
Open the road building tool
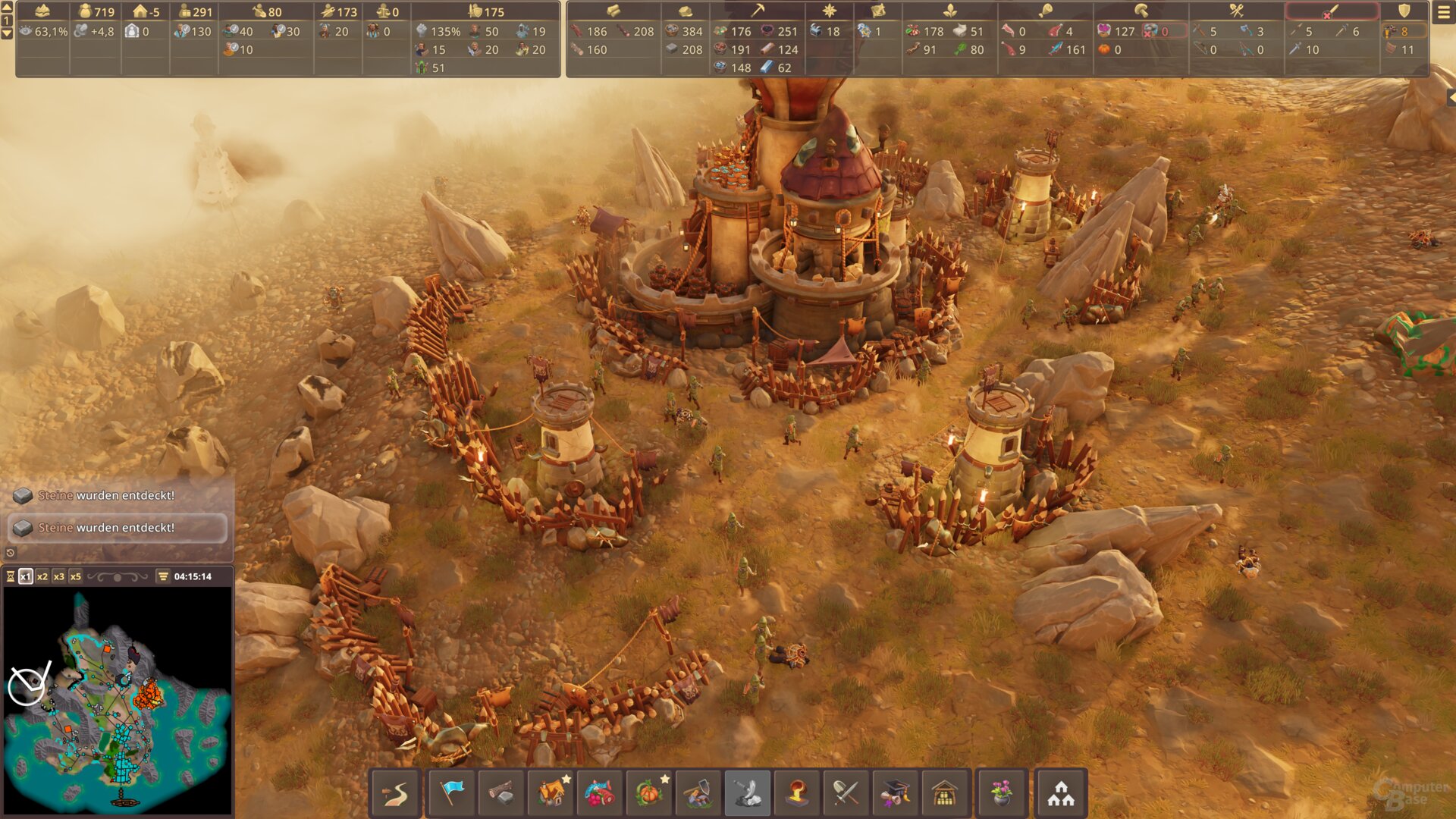[x=395, y=793]
